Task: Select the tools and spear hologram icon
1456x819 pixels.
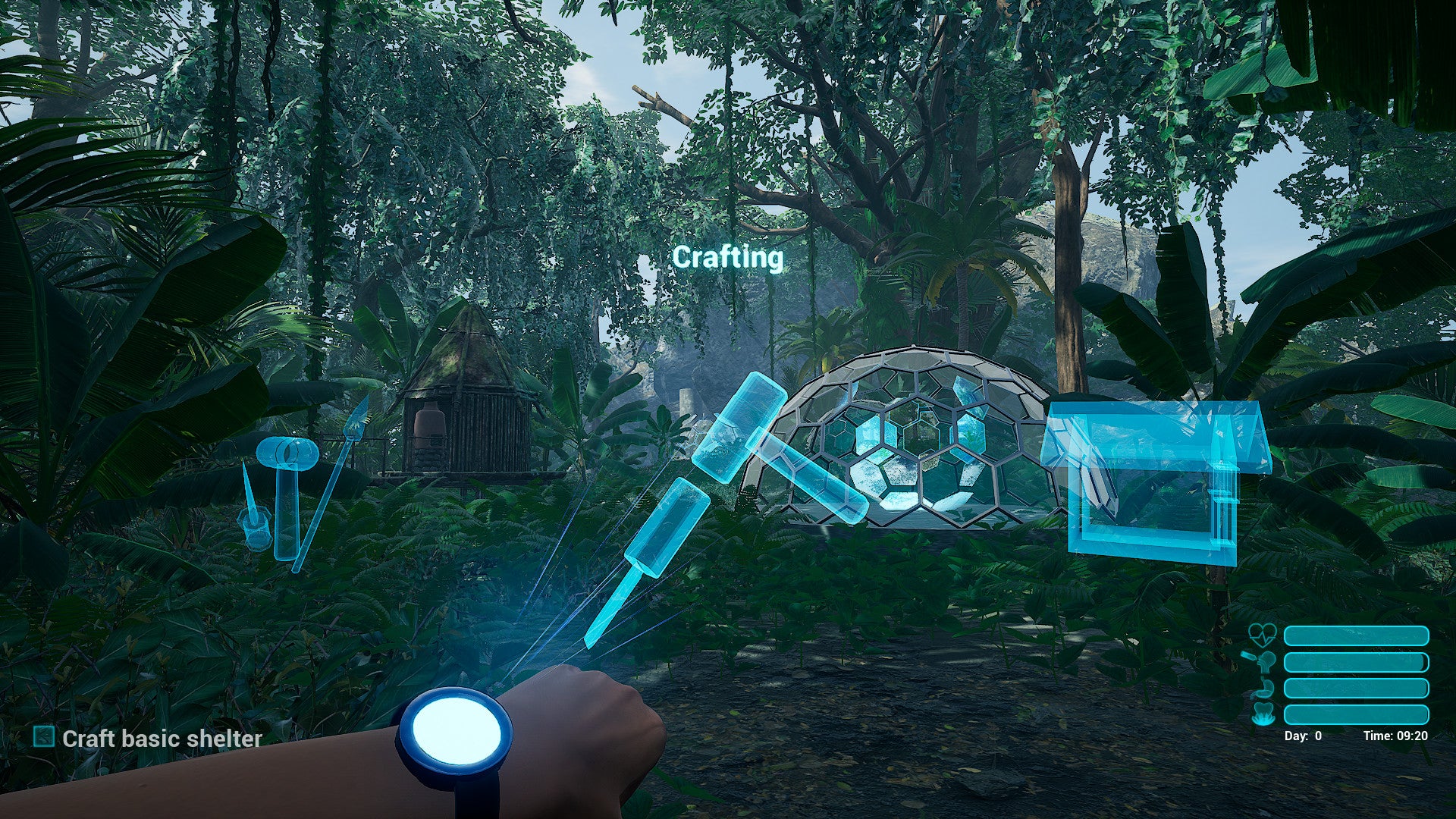Action: [x=292, y=485]
